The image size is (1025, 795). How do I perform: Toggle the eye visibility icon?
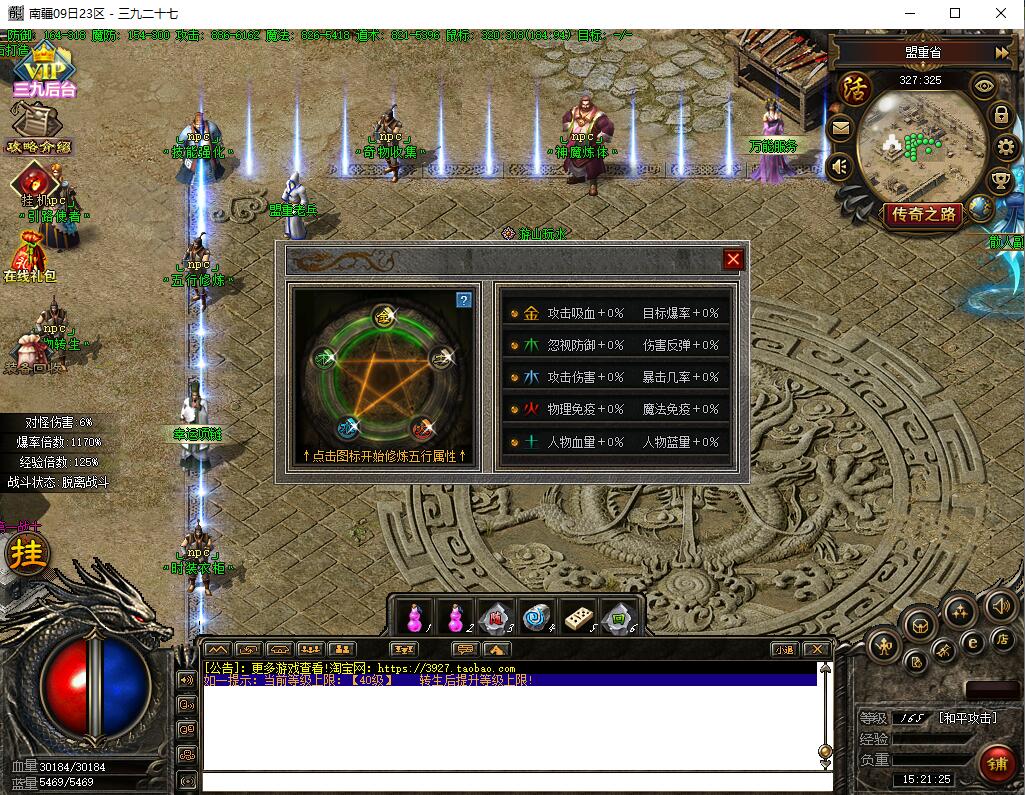985,86
